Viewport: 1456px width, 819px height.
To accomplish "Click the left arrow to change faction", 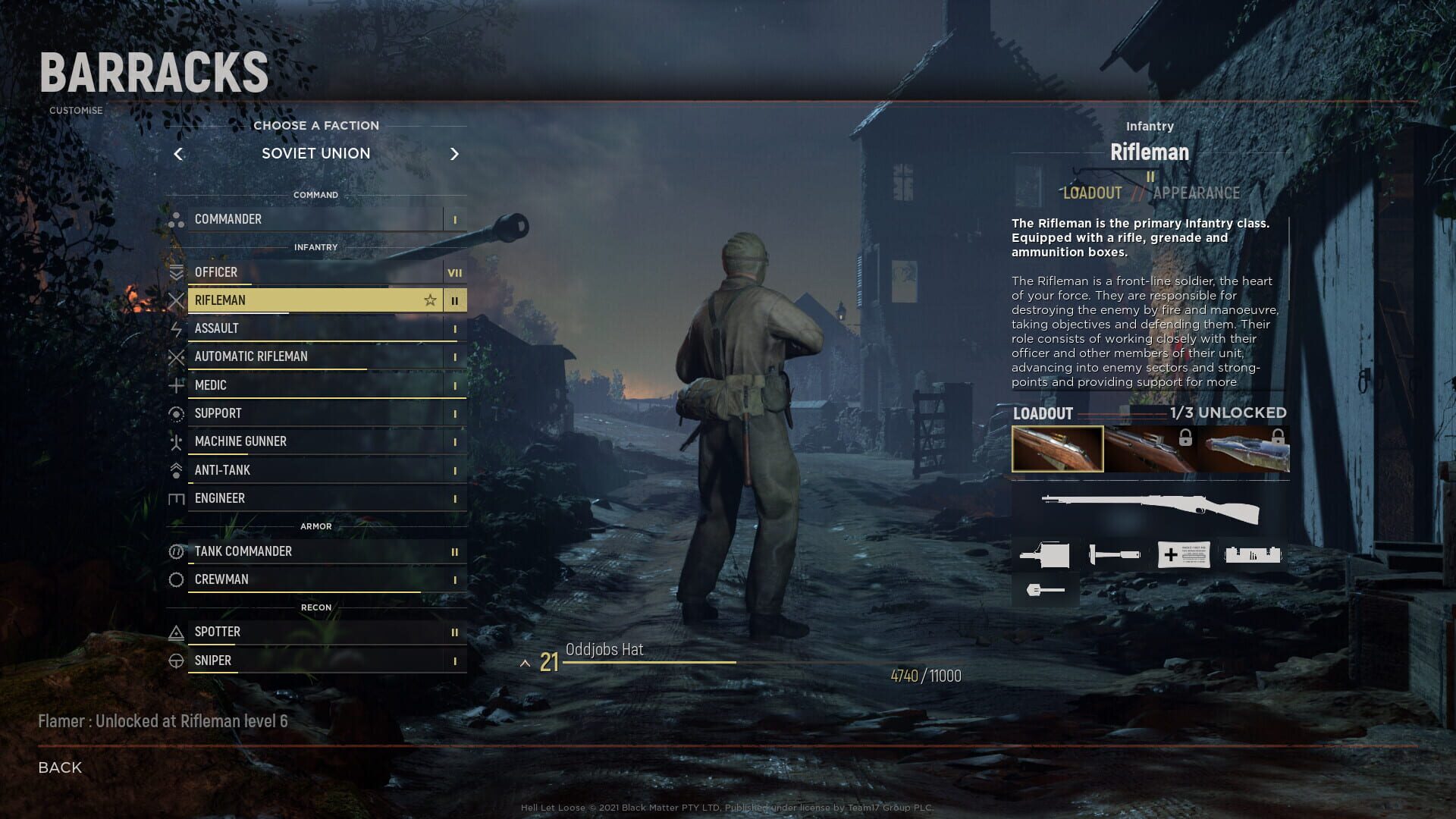I will point(179,154).
